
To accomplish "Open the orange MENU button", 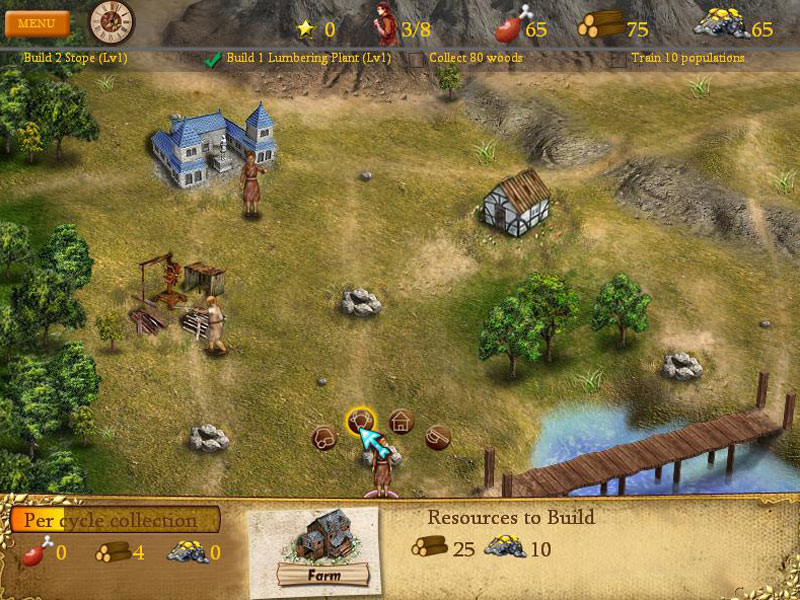I will pos(37,23).
